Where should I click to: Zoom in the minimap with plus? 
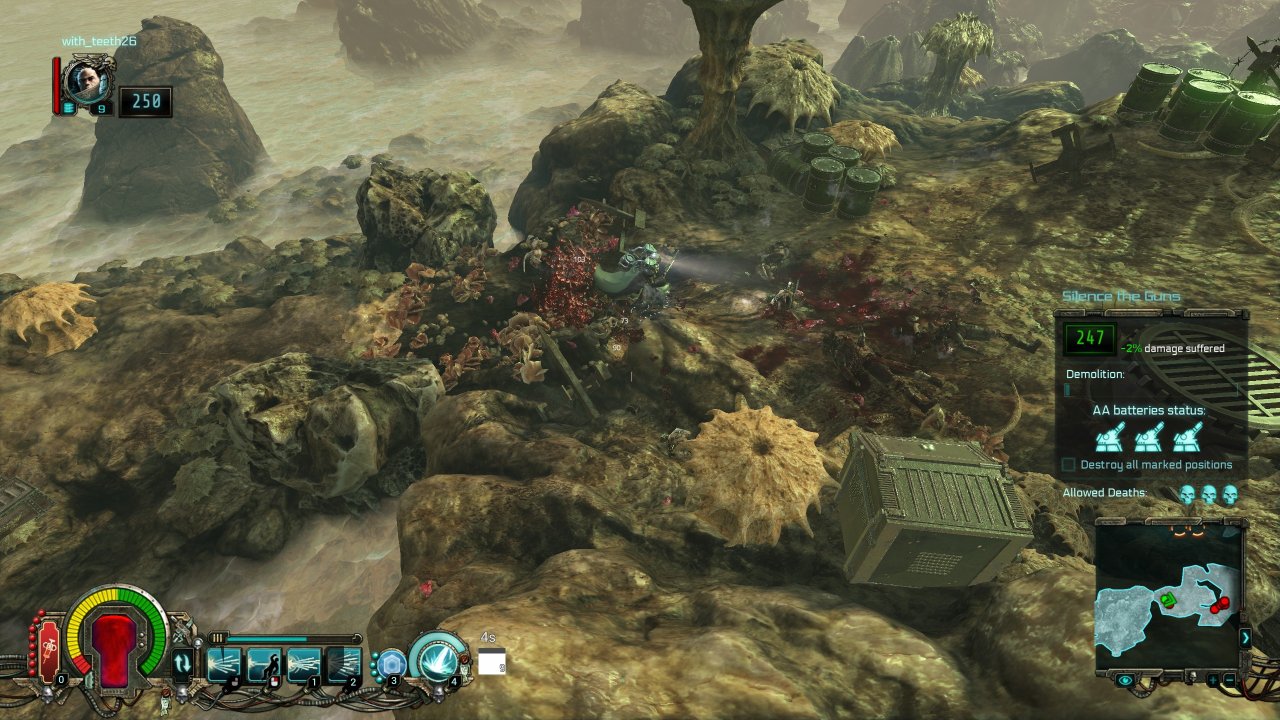pos(1212,681)
